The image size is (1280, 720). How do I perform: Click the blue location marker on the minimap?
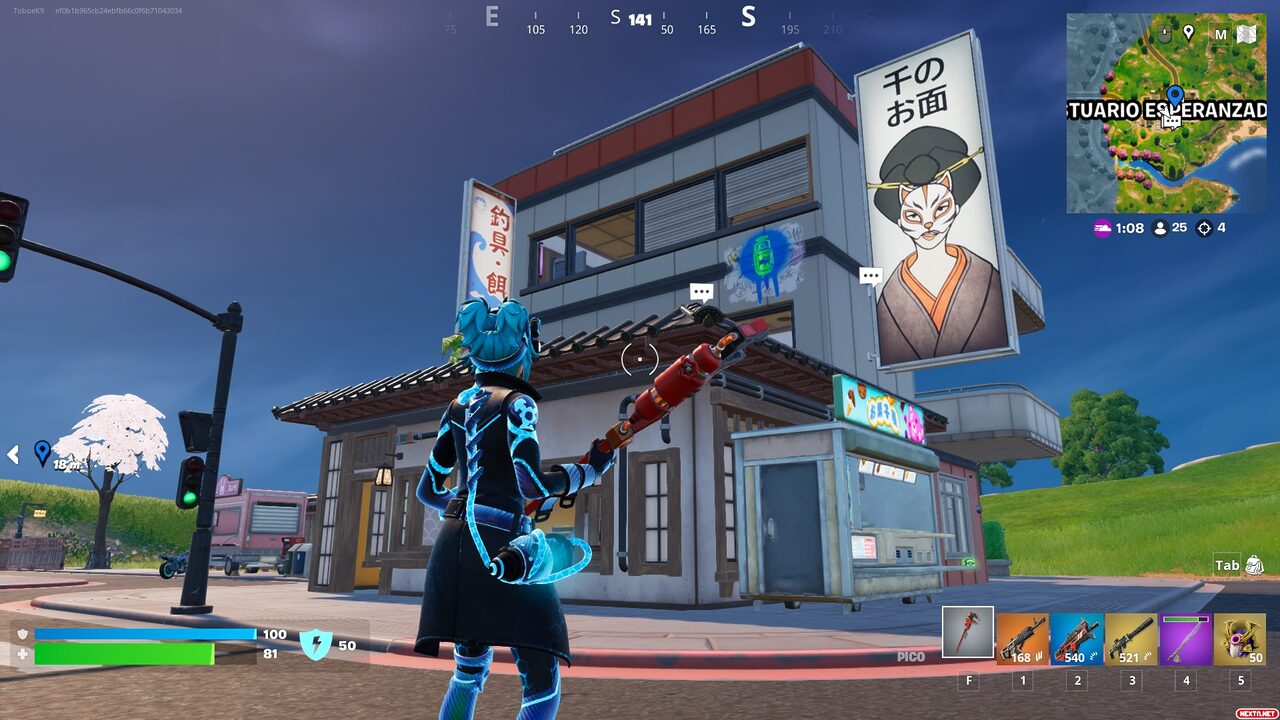coord(1175,96)
